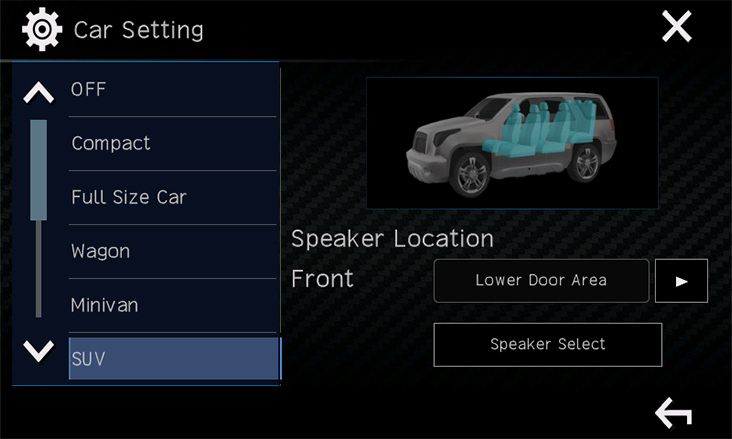This screenshot has width=732, height=439.
Task: Click the list's up arrow
Action: click(x=38, y=93)
